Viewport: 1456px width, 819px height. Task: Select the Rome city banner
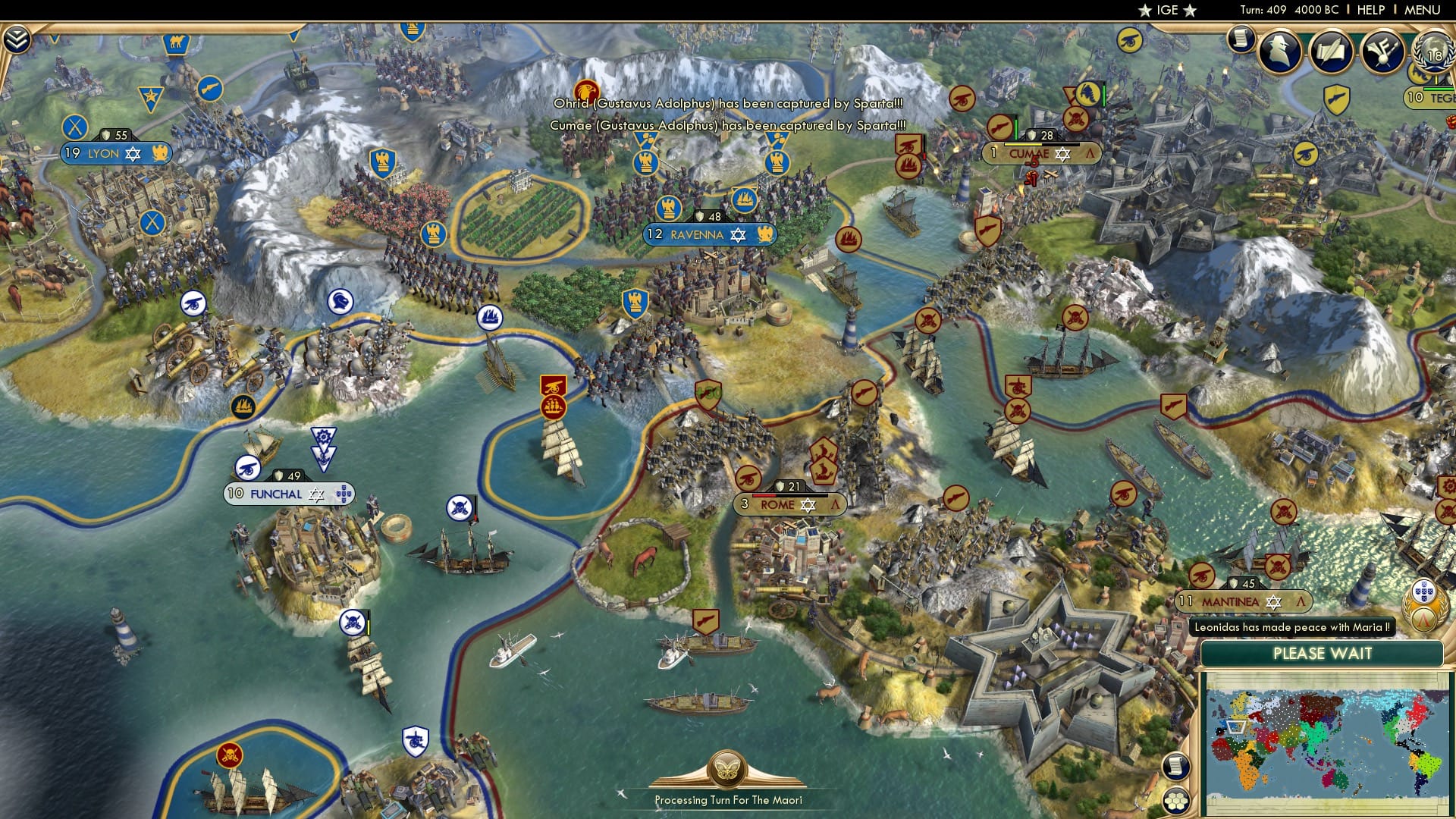pyautogui.click(x=789, y=503)
